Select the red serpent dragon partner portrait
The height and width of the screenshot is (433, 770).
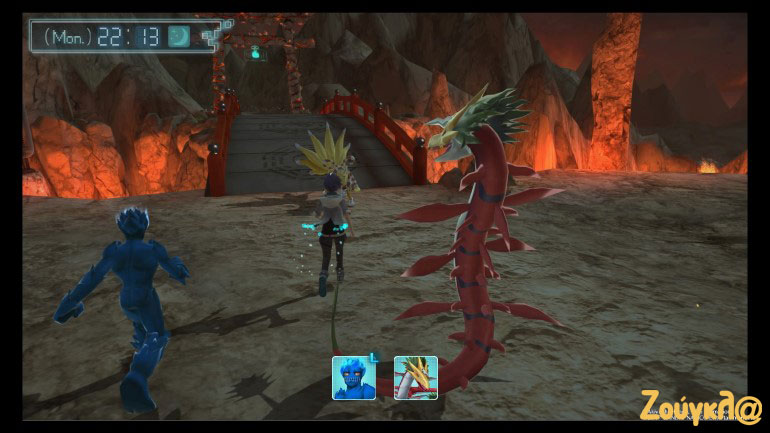click(x=416, y=378)
